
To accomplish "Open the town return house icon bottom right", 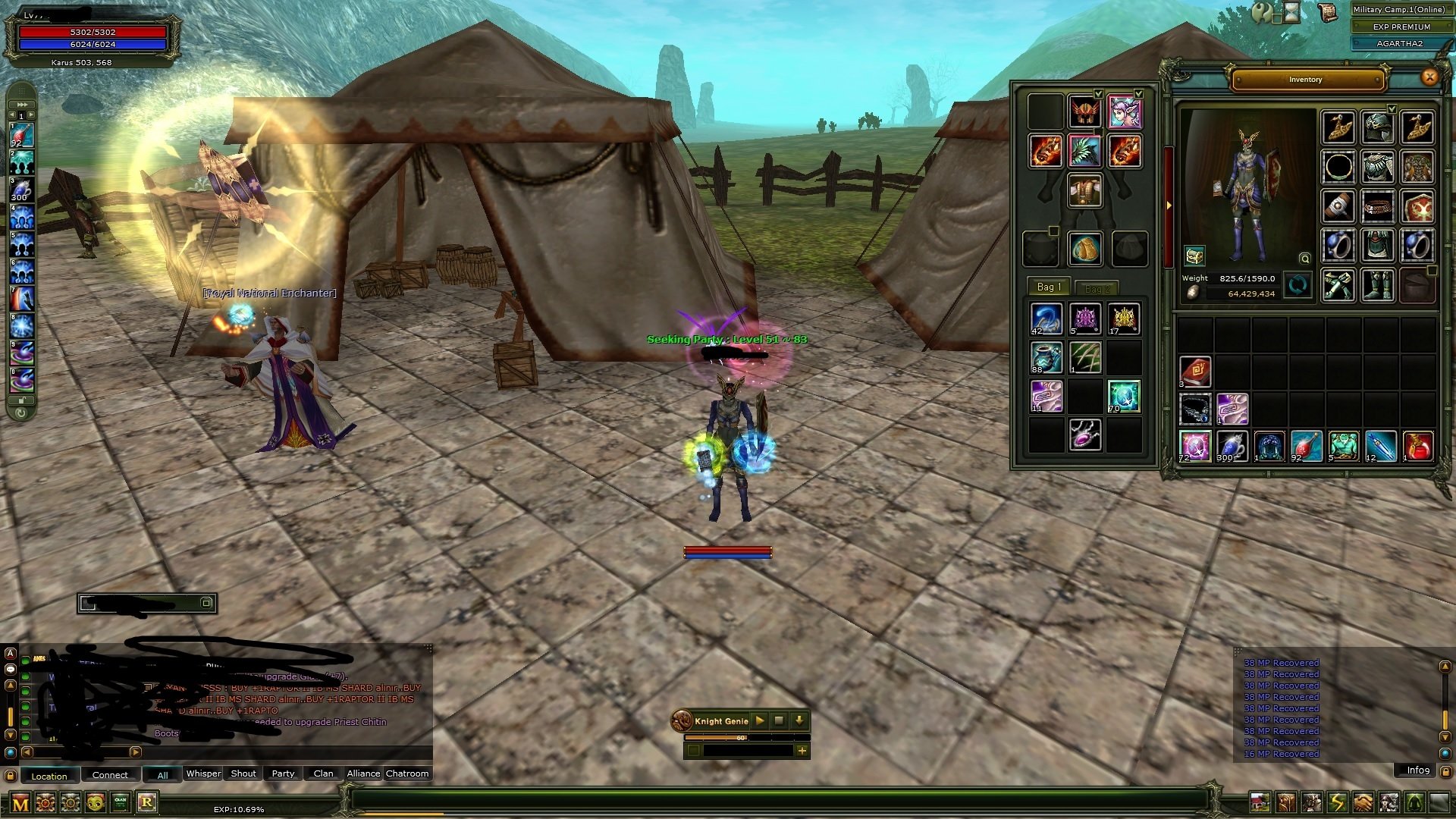I will pos(1260,800).
